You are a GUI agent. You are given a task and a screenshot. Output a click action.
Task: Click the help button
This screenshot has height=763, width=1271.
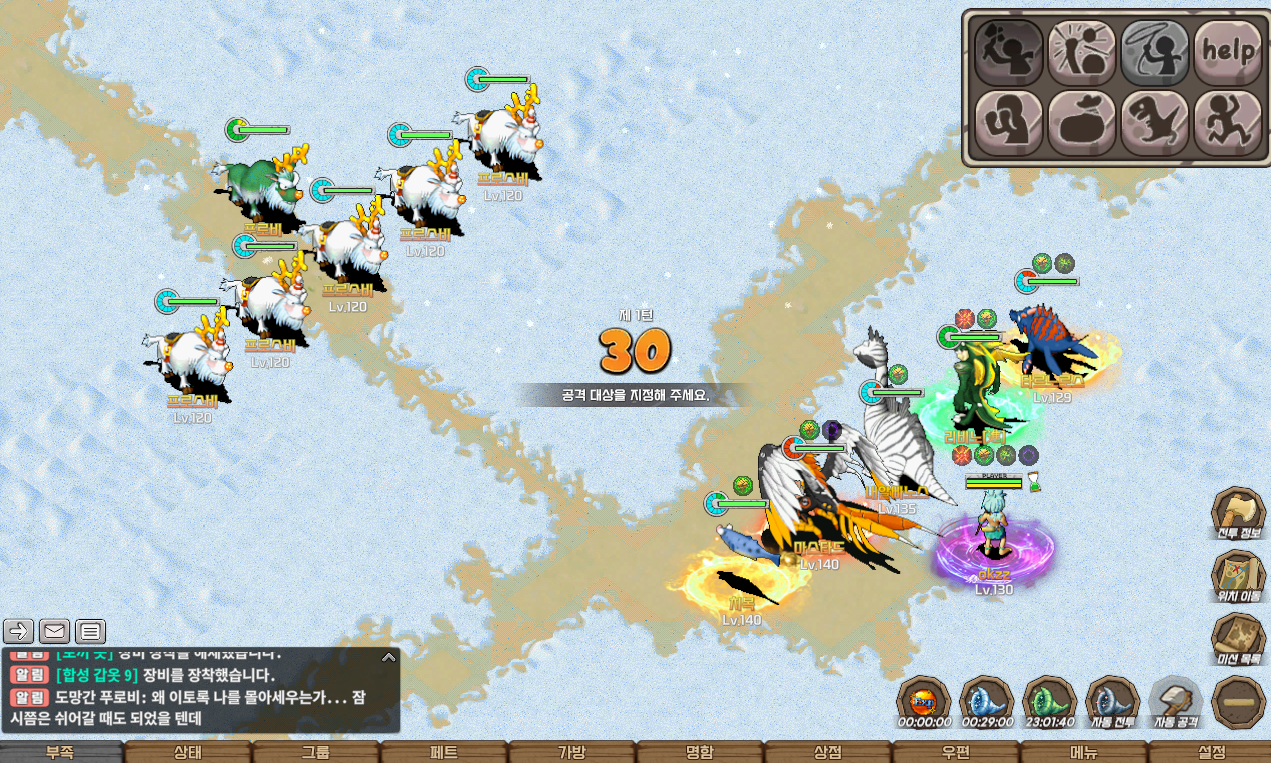(1227, 52)
